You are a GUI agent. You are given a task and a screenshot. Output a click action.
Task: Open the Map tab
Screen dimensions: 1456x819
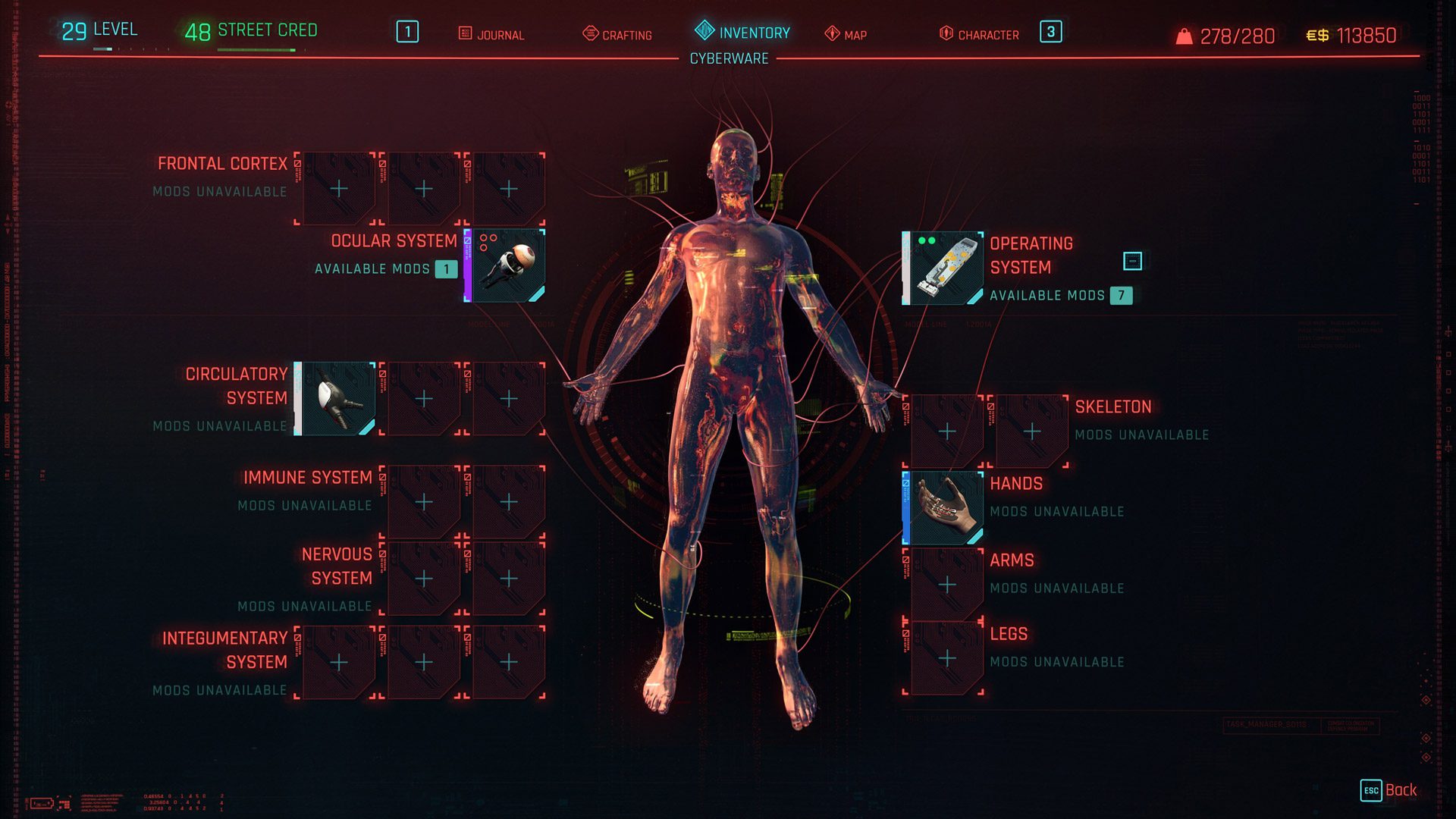pos(846,34)
